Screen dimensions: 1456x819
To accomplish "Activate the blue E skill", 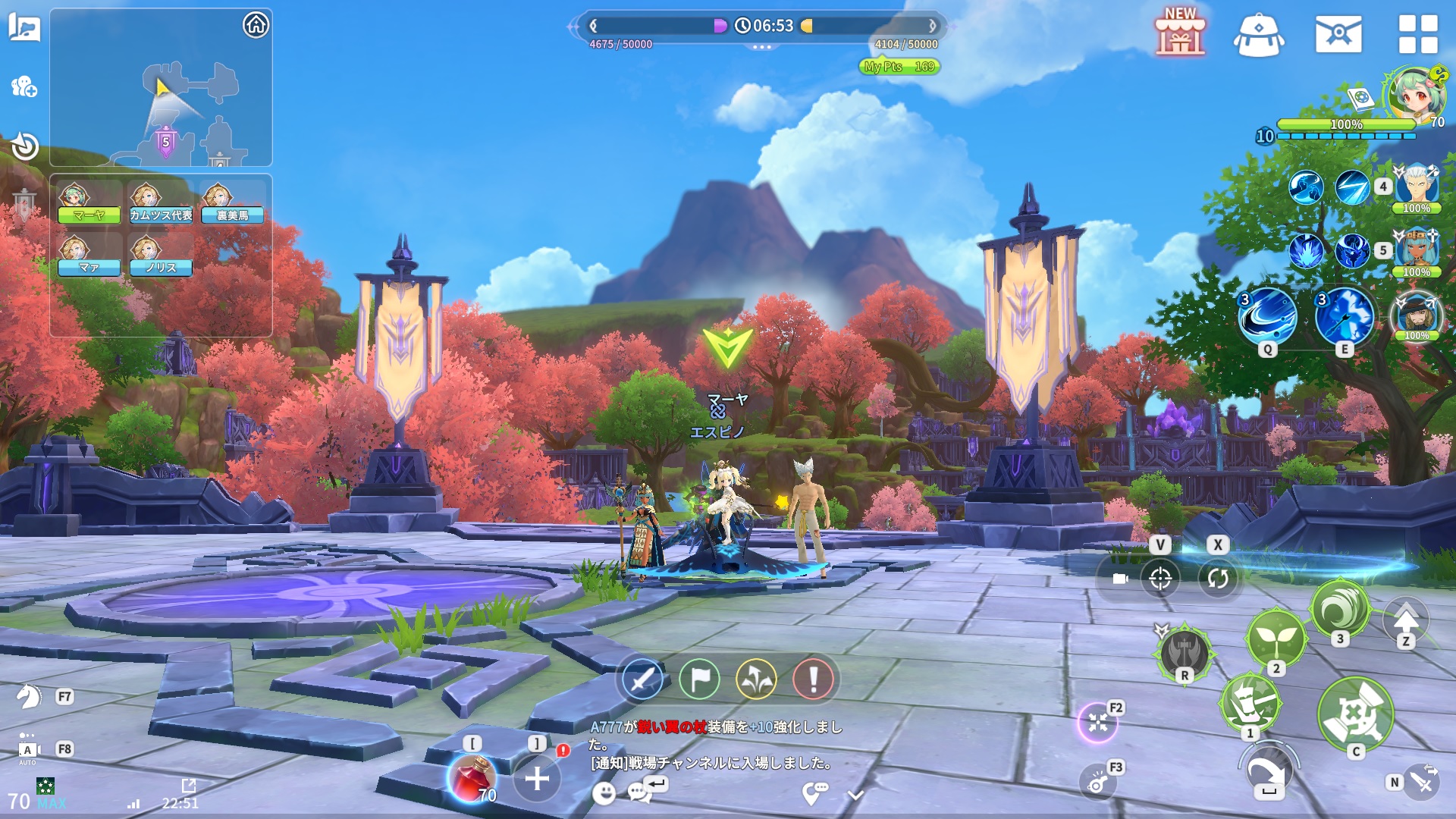I will [1345, 315].
